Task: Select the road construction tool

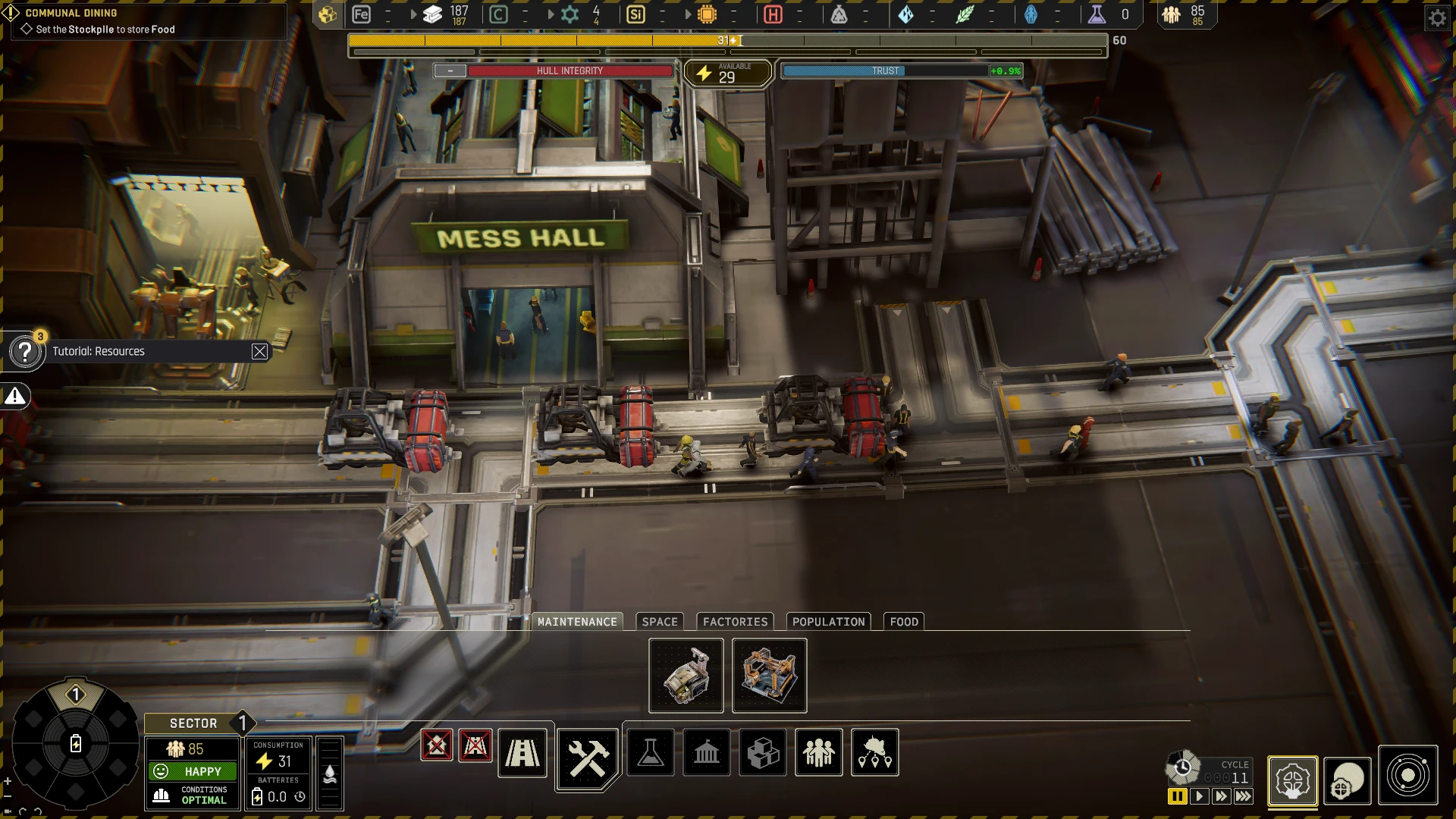Action: click(x=522, y=753)
